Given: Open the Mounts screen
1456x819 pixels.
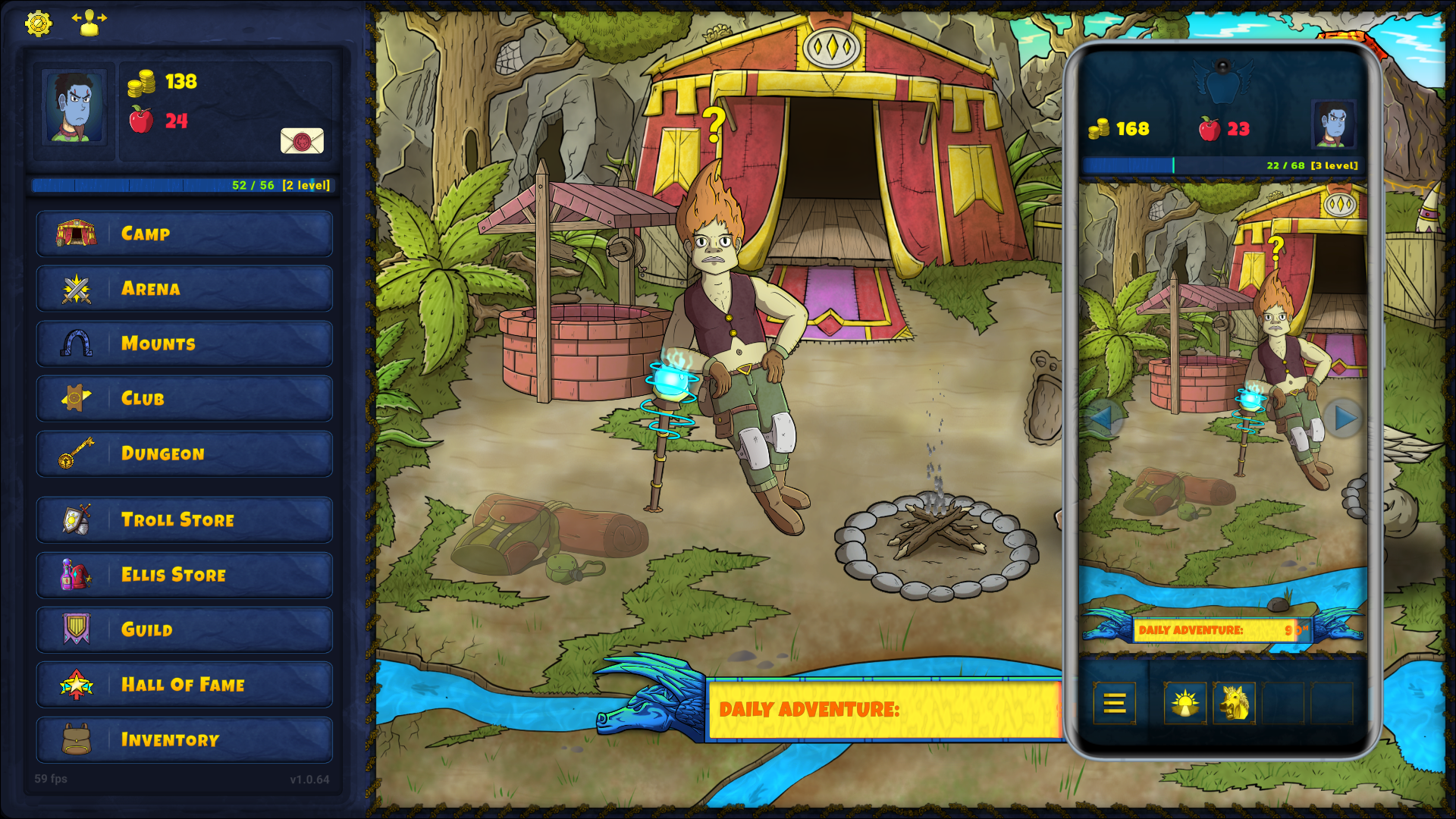Looking at the screenshot, I should [184, 344].
